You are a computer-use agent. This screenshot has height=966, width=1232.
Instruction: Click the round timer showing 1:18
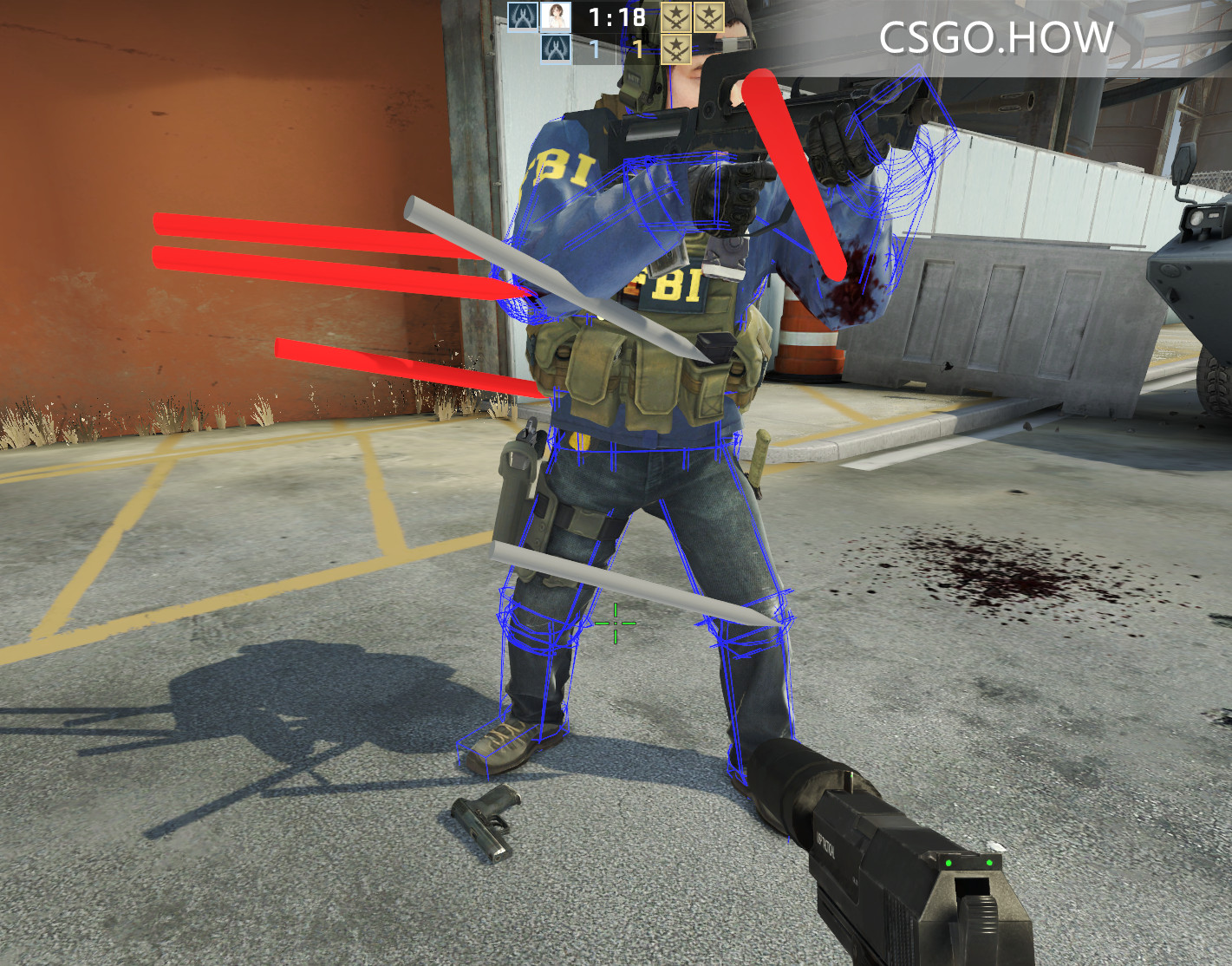point(617,16)
